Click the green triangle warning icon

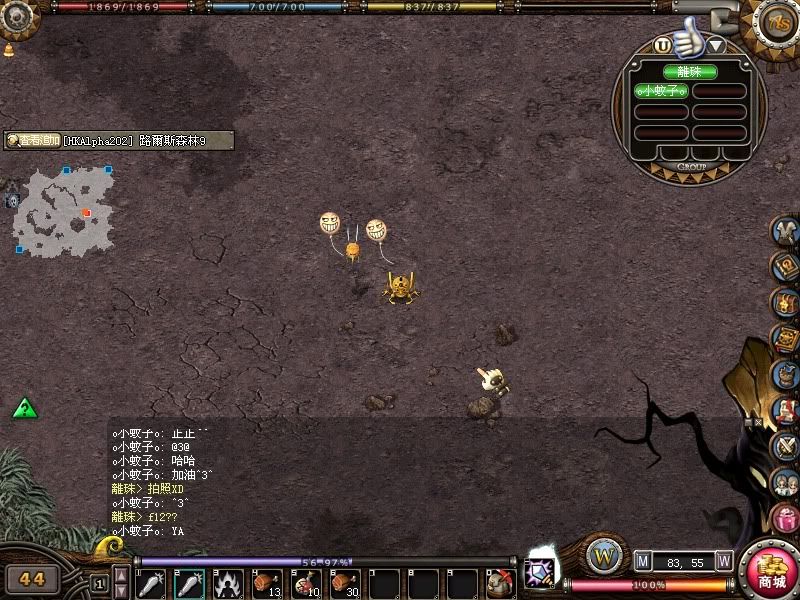pos(25,408)
